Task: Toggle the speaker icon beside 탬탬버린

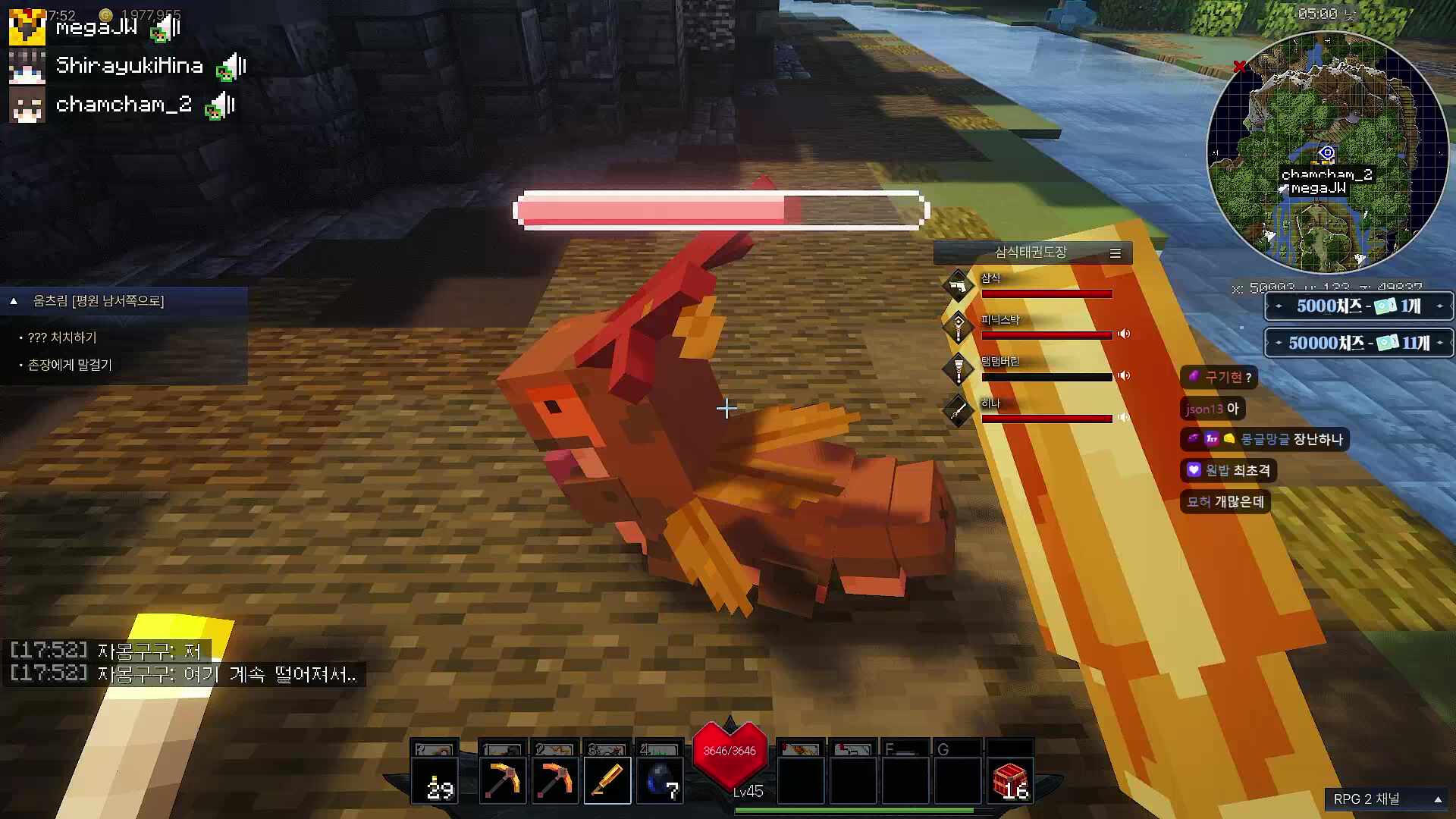Action: pos(1124,375)
